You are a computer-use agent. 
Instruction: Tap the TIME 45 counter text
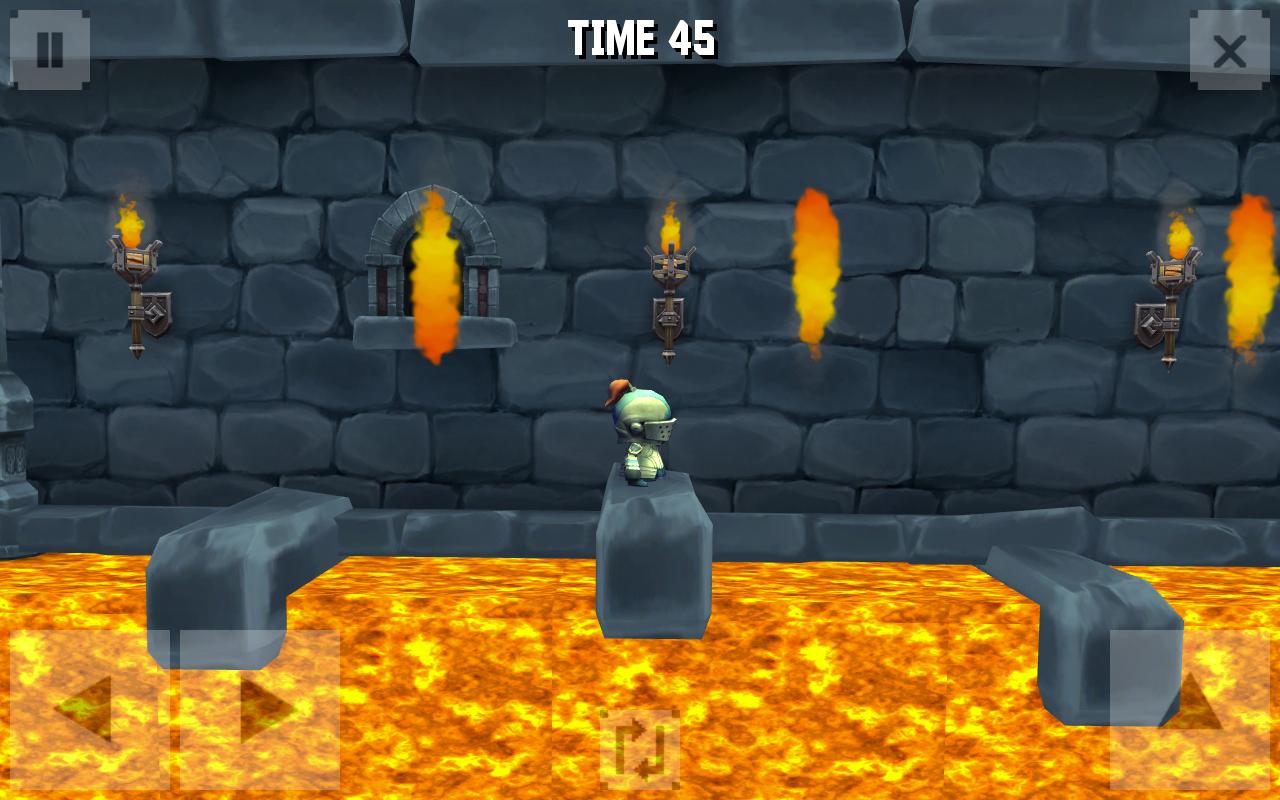[x=640, y=37]
